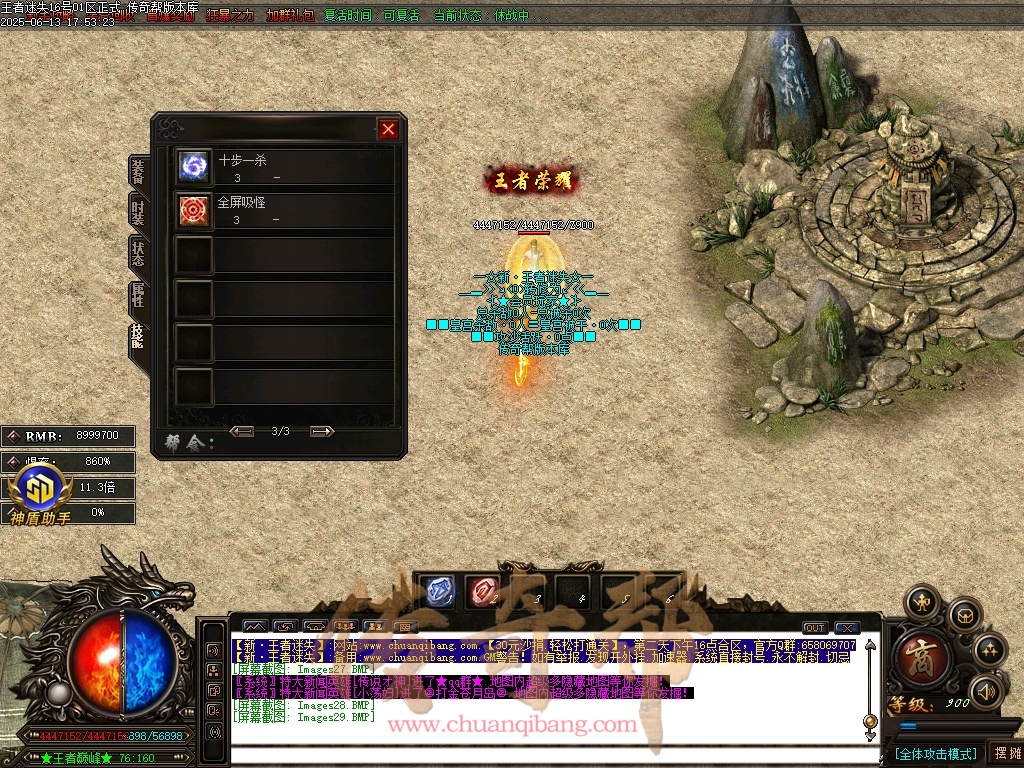Open the 摆摊 stall button

(1006, 753)
